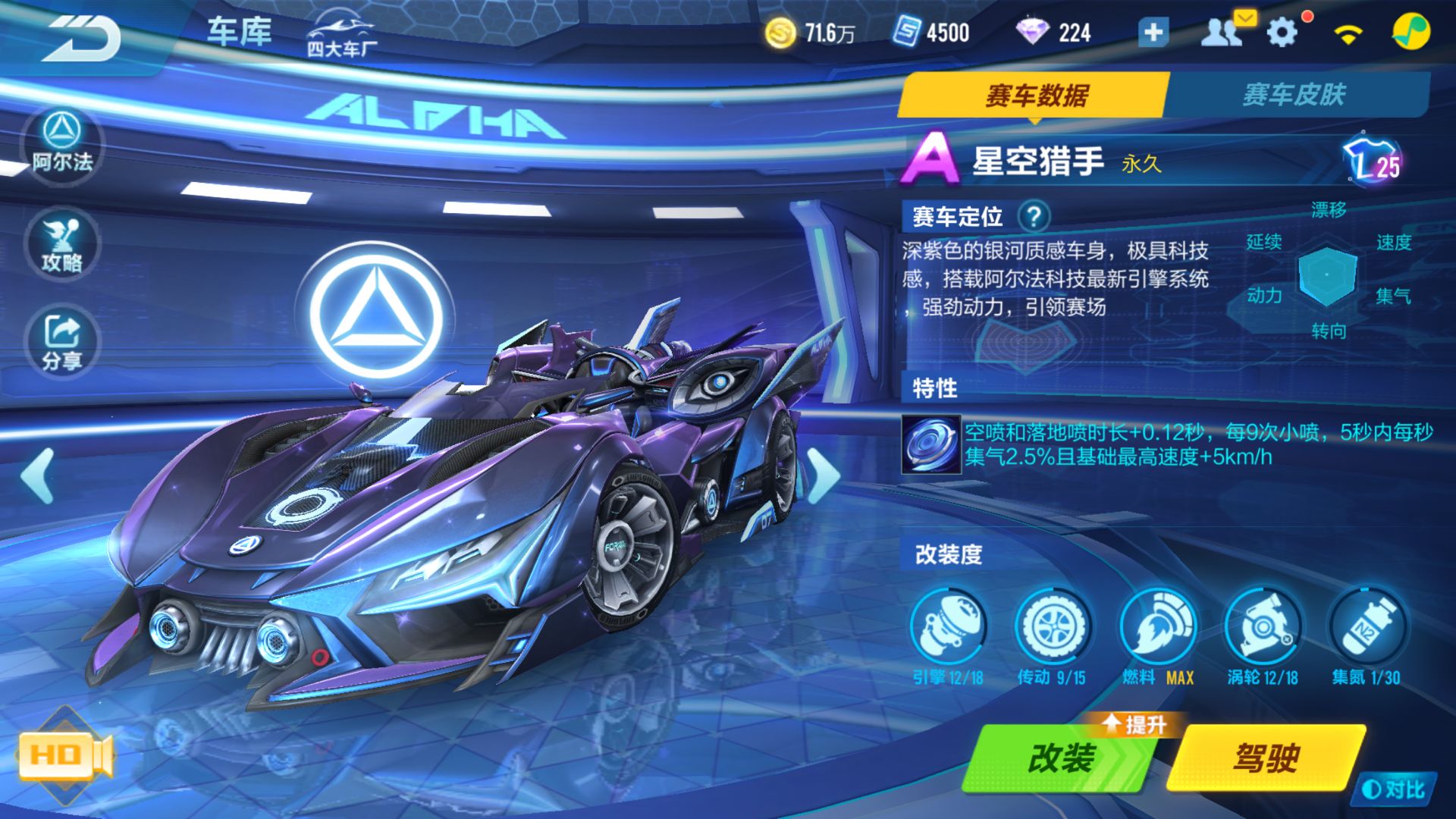Screen dimensions: 1456x819
Task: Open the 攻略 strategy guide
Action: click(x=61, y=243)
